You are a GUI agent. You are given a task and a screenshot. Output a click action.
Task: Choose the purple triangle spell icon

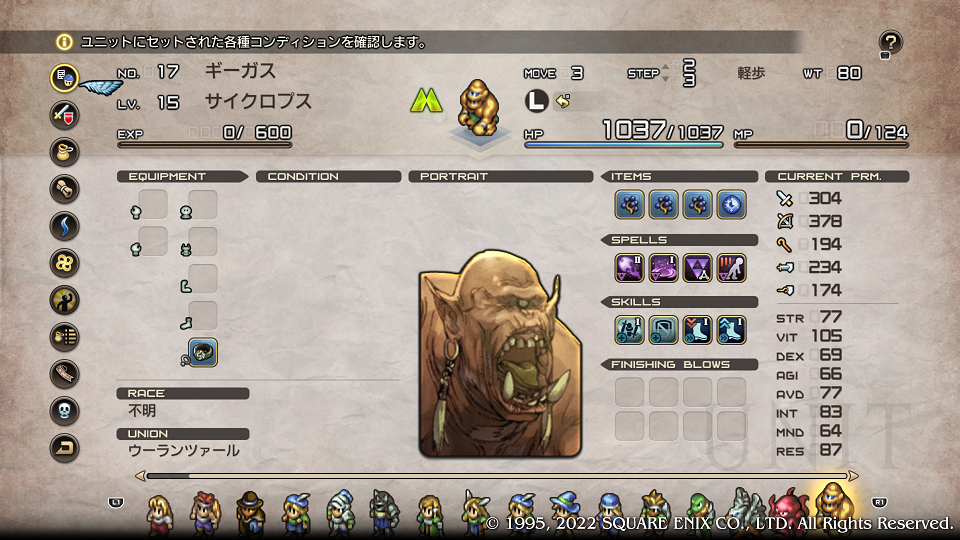697,268
